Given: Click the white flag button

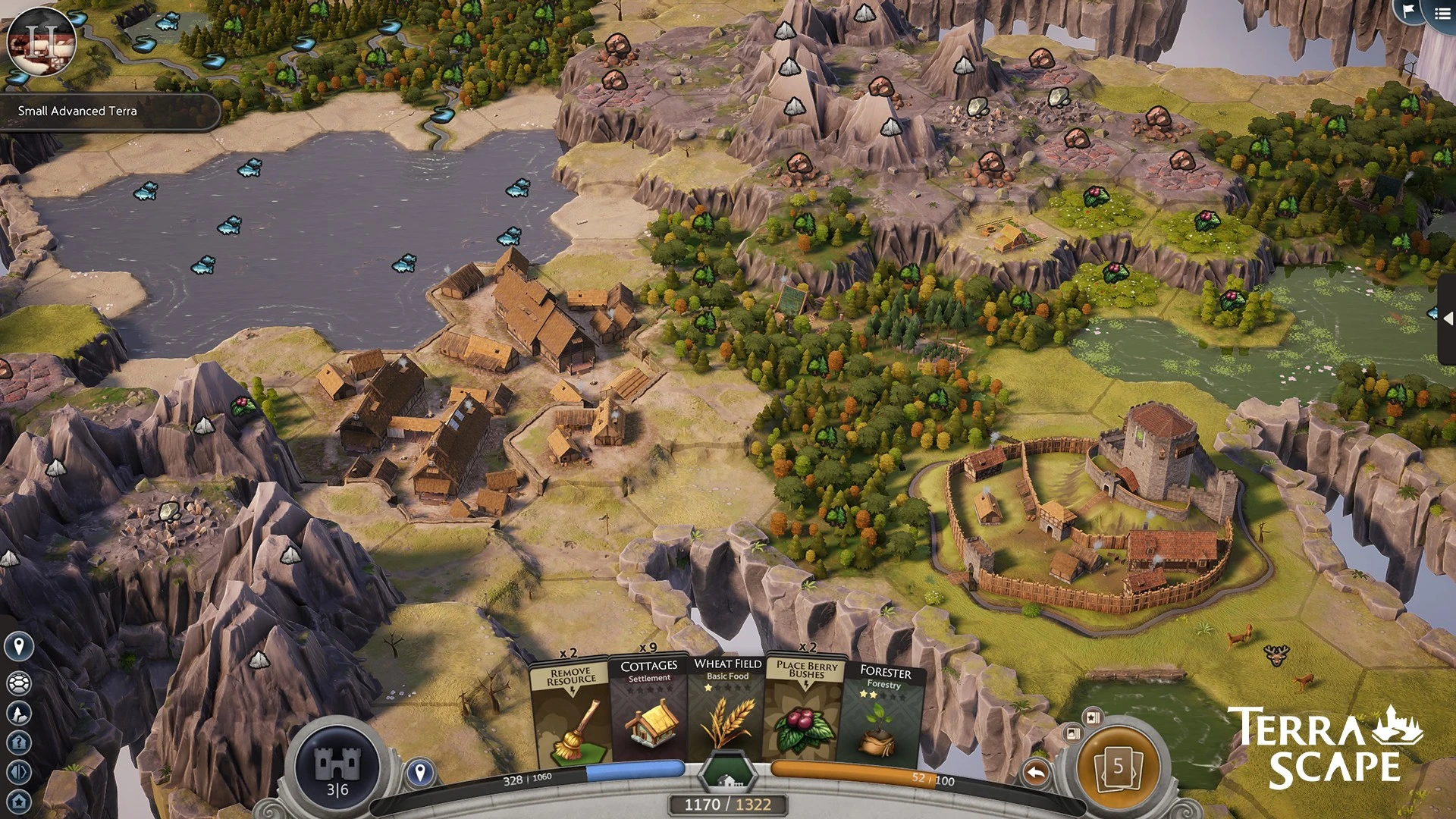Looking at the screenshot, I should point(1408,11).
